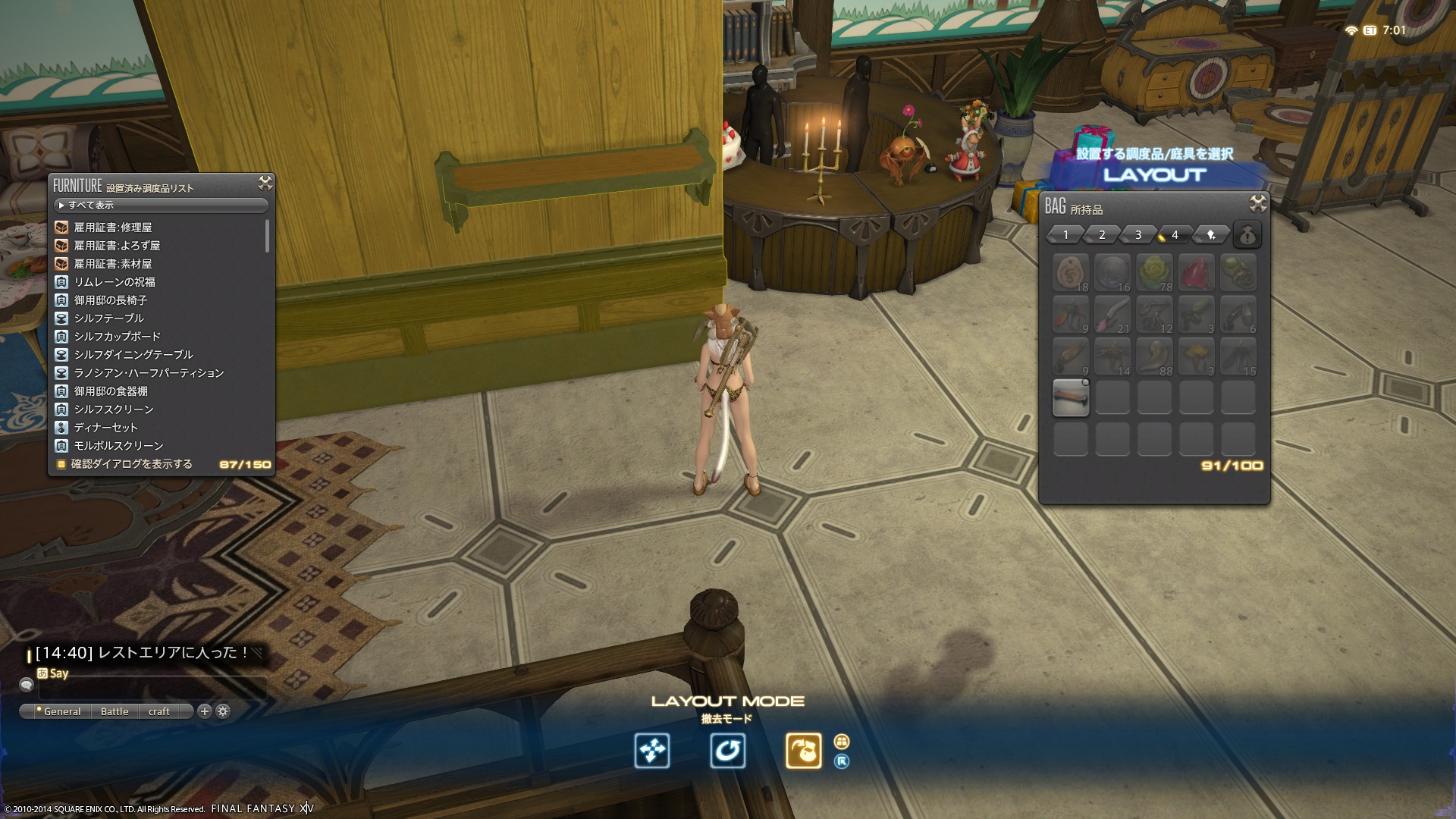
Task: Switch to bag tab 1
Action: pyautogui.click(x=1065, y=235)
